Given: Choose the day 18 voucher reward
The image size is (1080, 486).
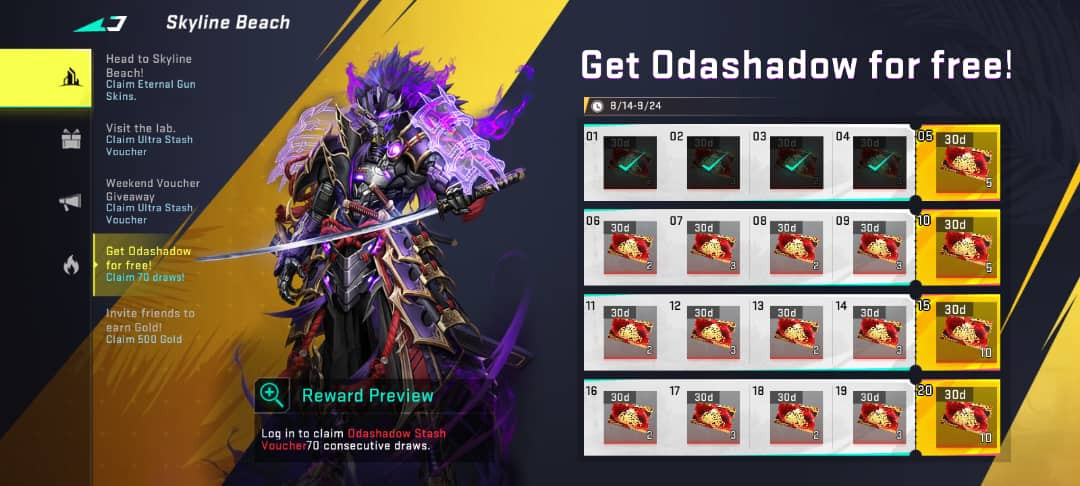Looking at the screenshot, I should point(795,417).
